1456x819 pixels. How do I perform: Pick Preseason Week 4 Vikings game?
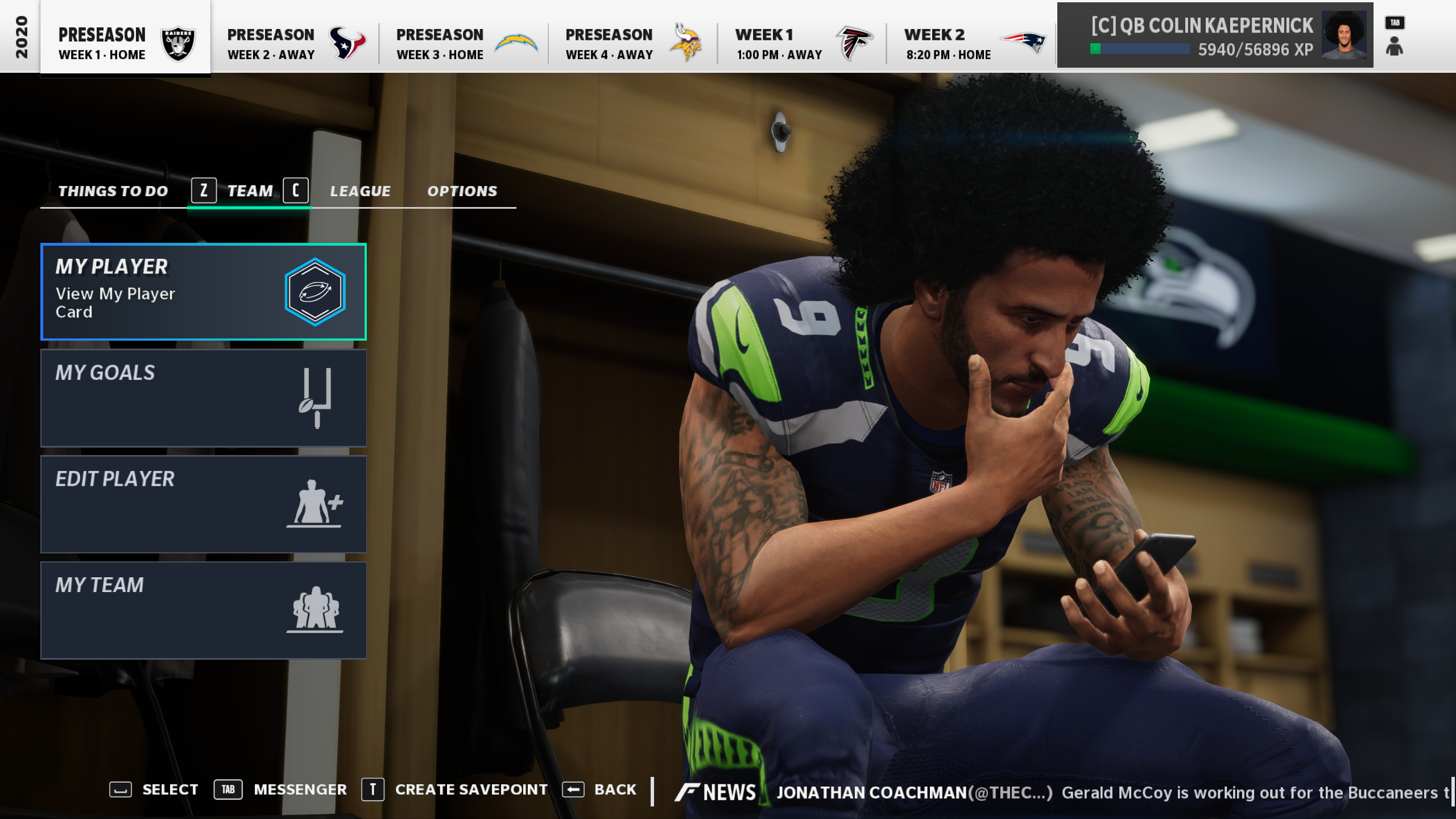tap(632, 43)
